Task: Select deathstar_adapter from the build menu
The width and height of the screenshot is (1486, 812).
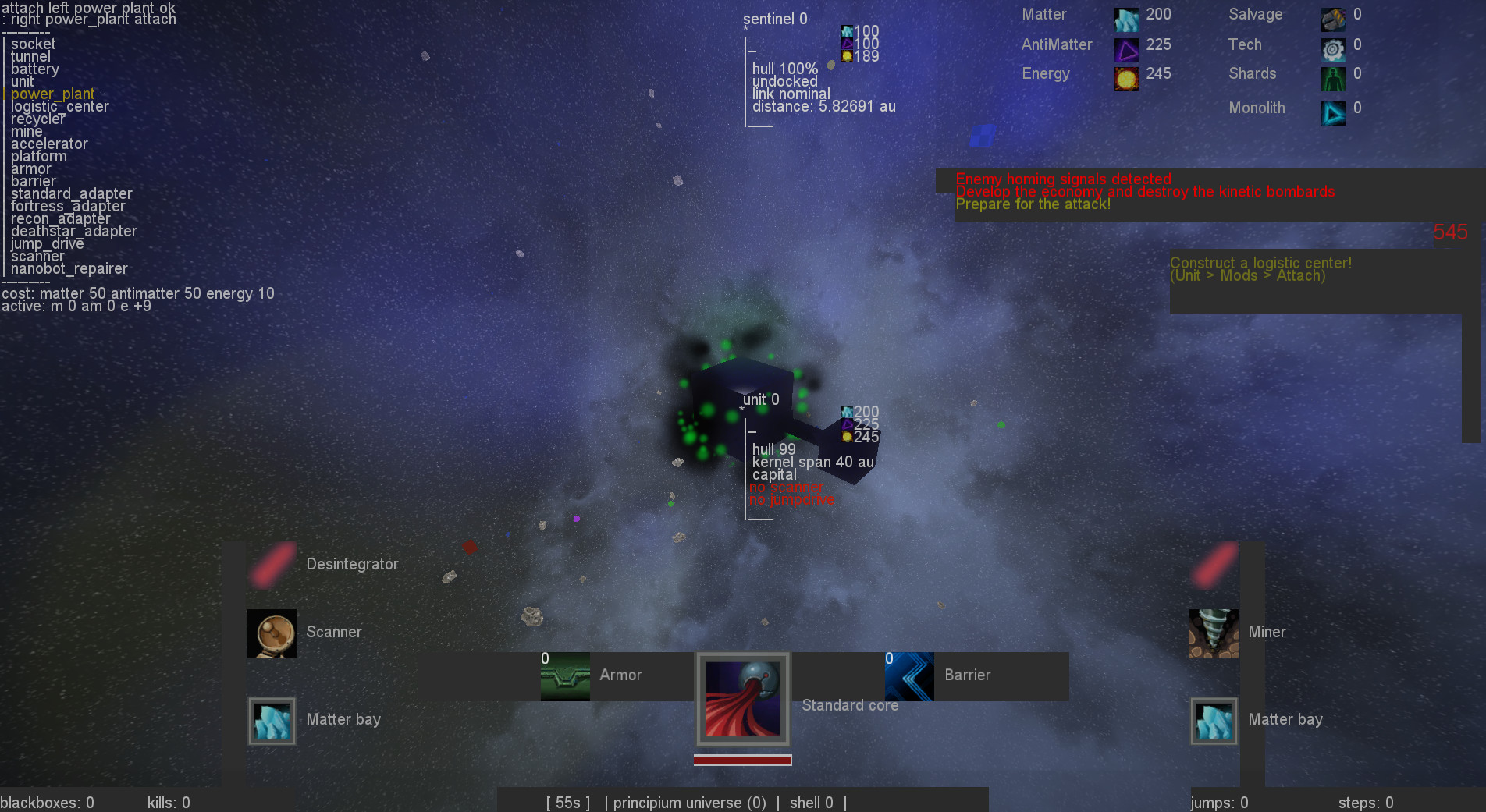Action: coord(74,231)
